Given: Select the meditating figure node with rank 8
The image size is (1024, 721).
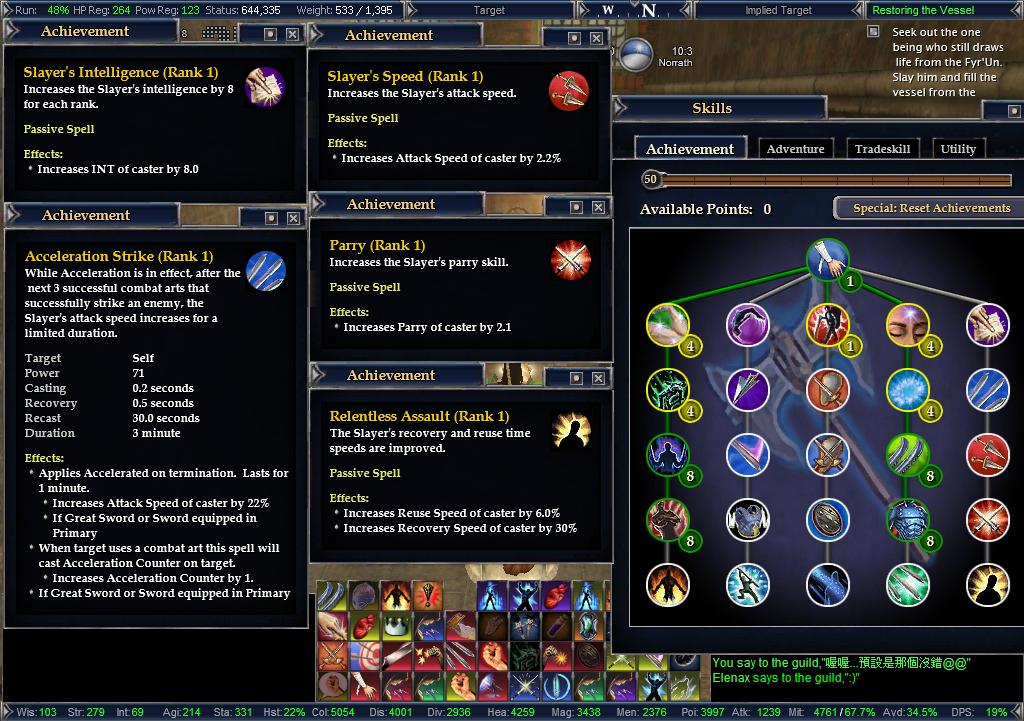Looking at the screenshot, I should click(x=667, y=456).
